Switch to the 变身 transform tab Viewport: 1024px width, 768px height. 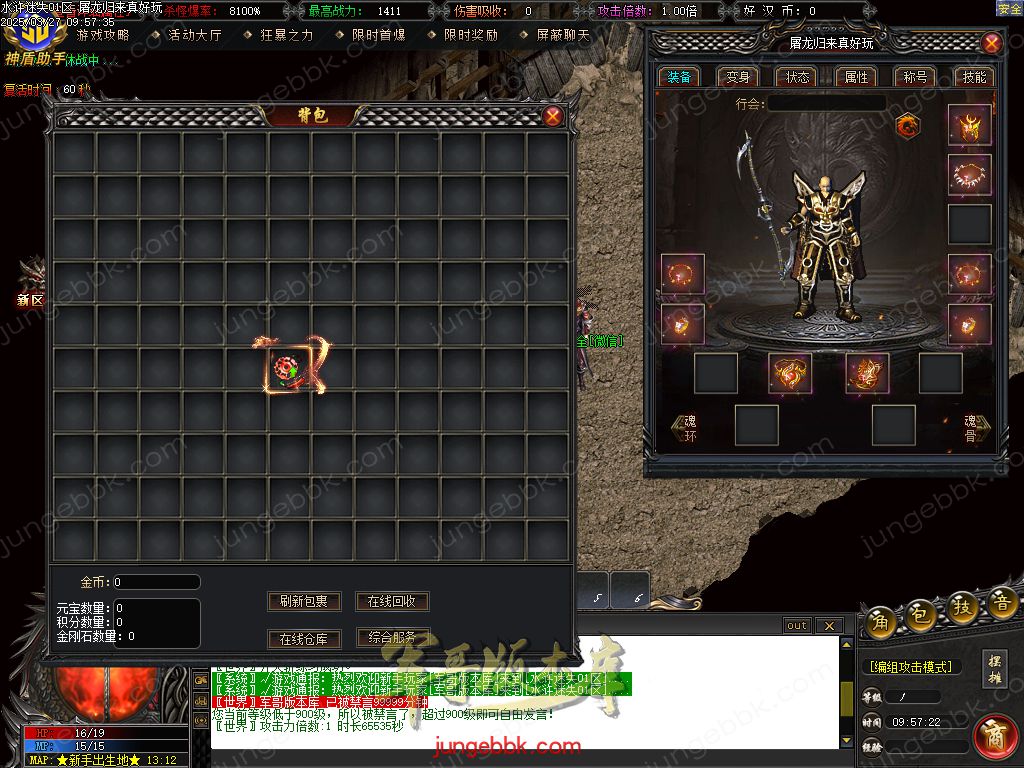738,77
